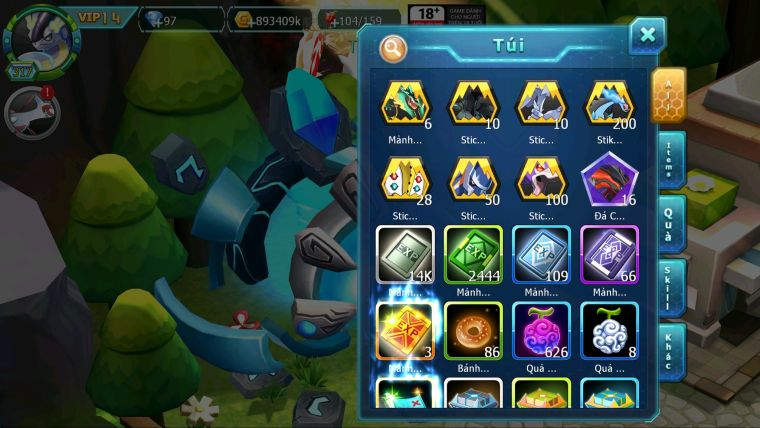This screenshot has height=428, width=760.
Task: Show the Khác category tab
Action: pos(670,351)
